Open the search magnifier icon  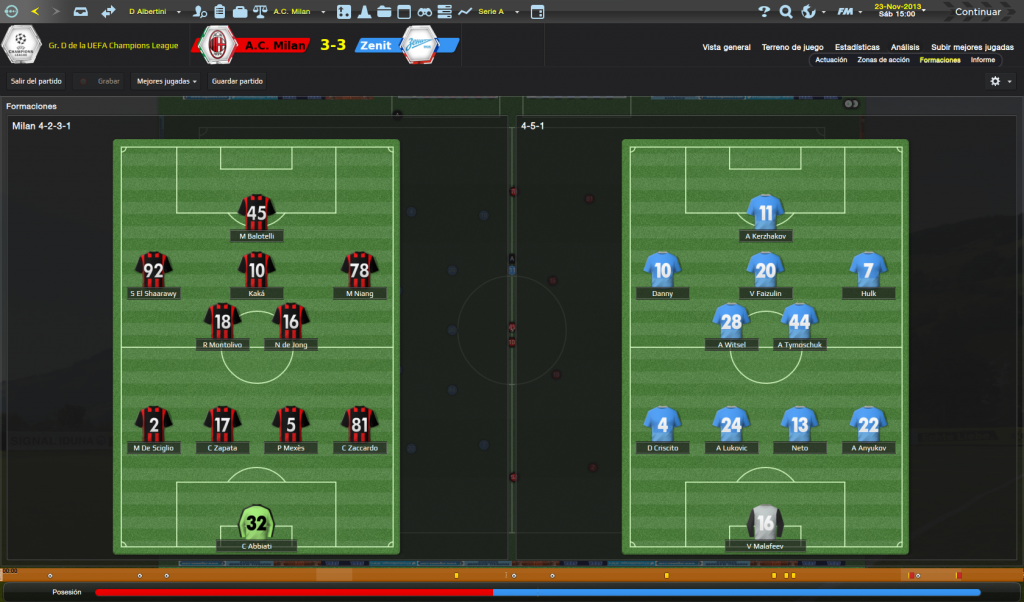786,12
